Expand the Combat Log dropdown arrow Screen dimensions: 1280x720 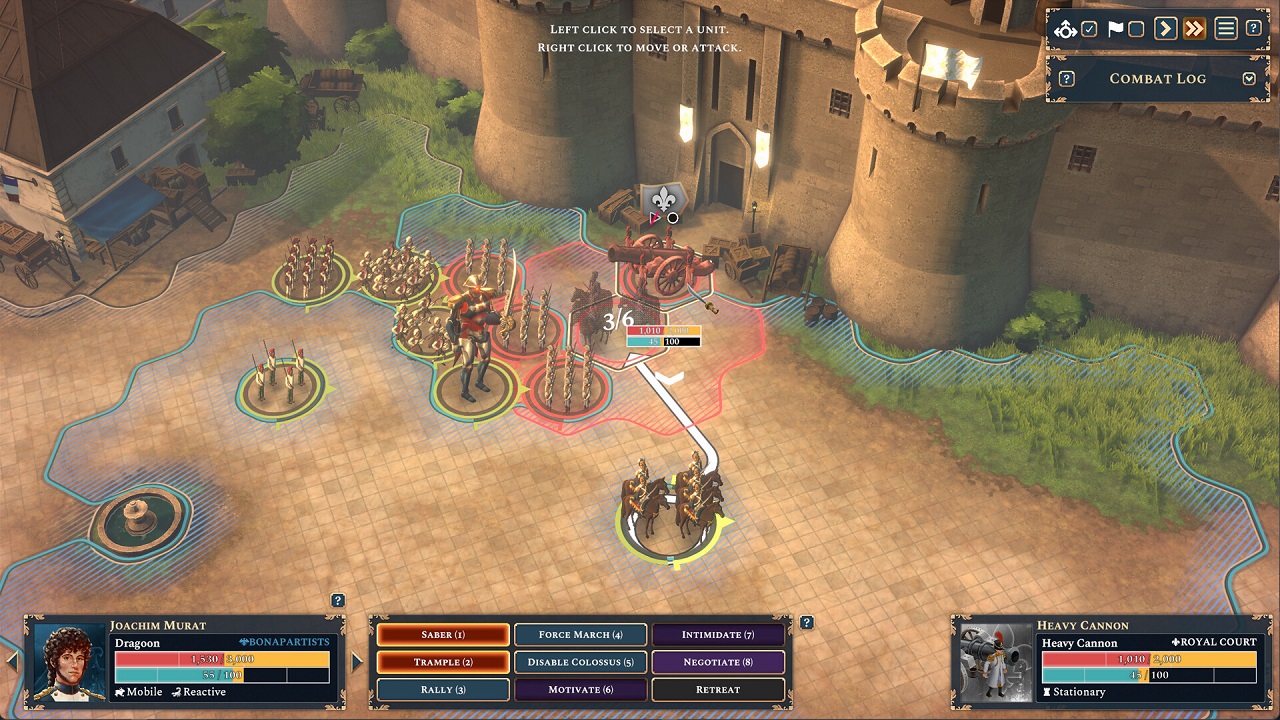point(1249,79)
